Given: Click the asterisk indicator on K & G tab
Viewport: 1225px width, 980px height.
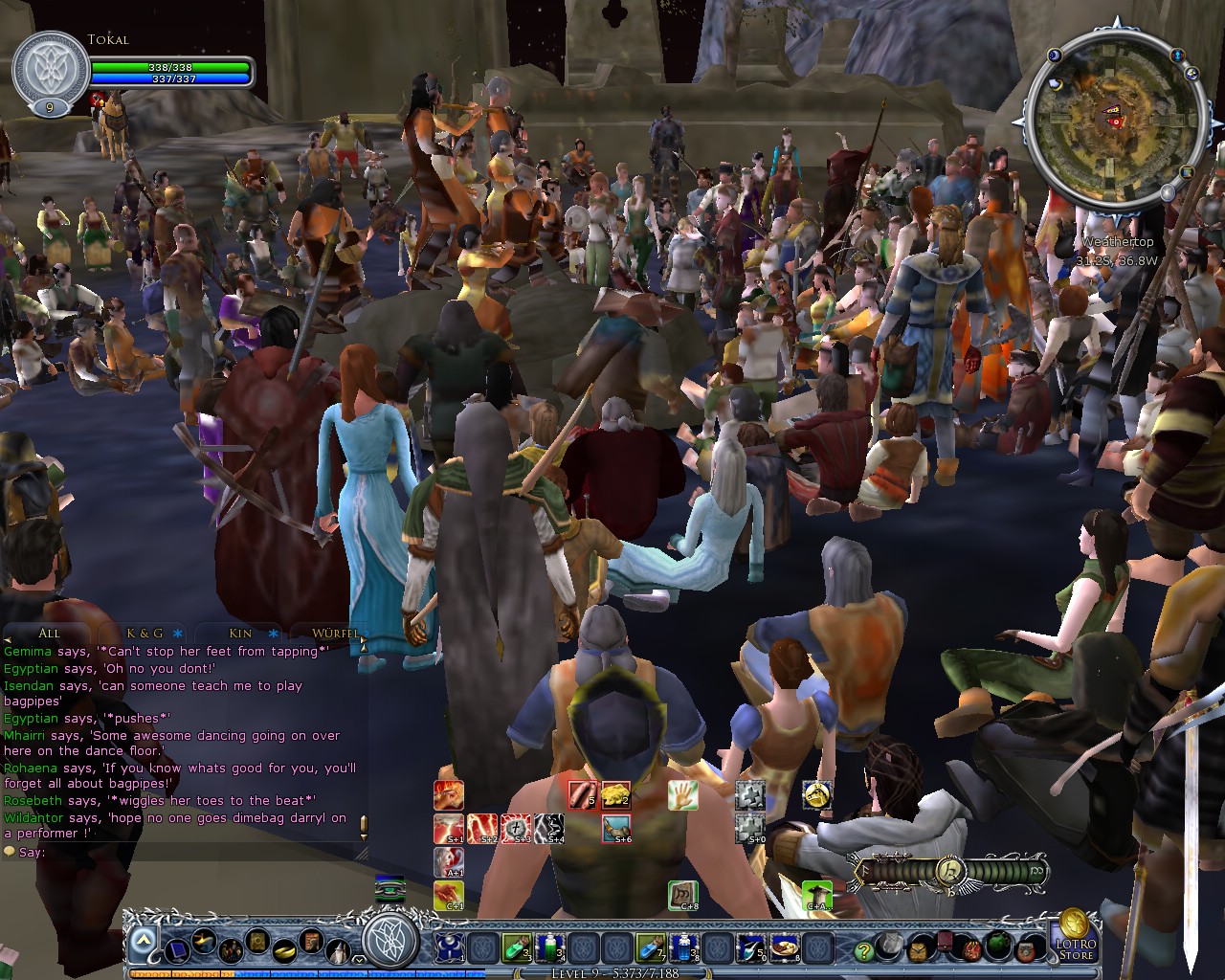Looking at the screenshot, I should pos(177,633).
